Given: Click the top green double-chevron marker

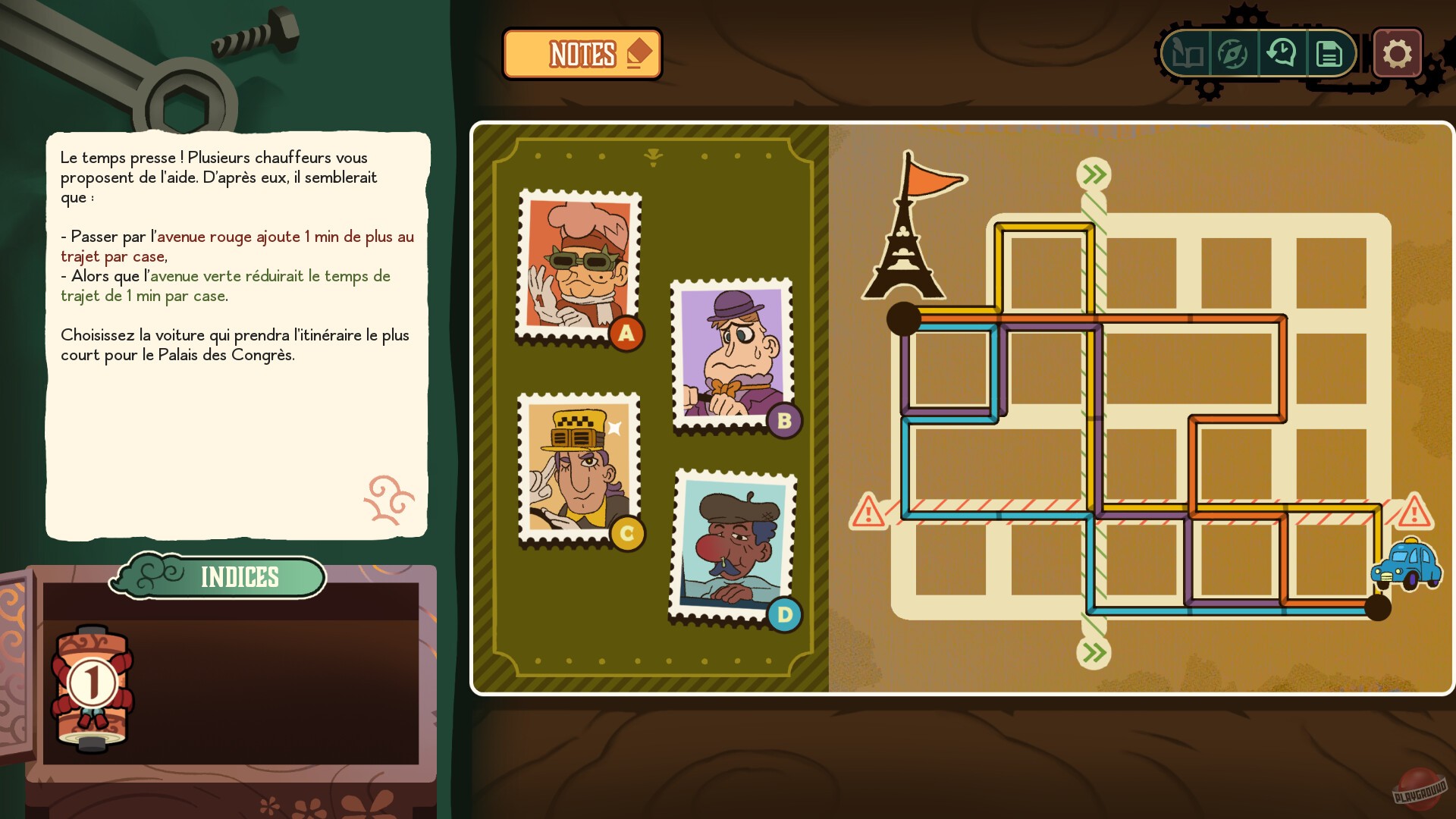Looking at the screenshot, I should tap(1092, 173).
